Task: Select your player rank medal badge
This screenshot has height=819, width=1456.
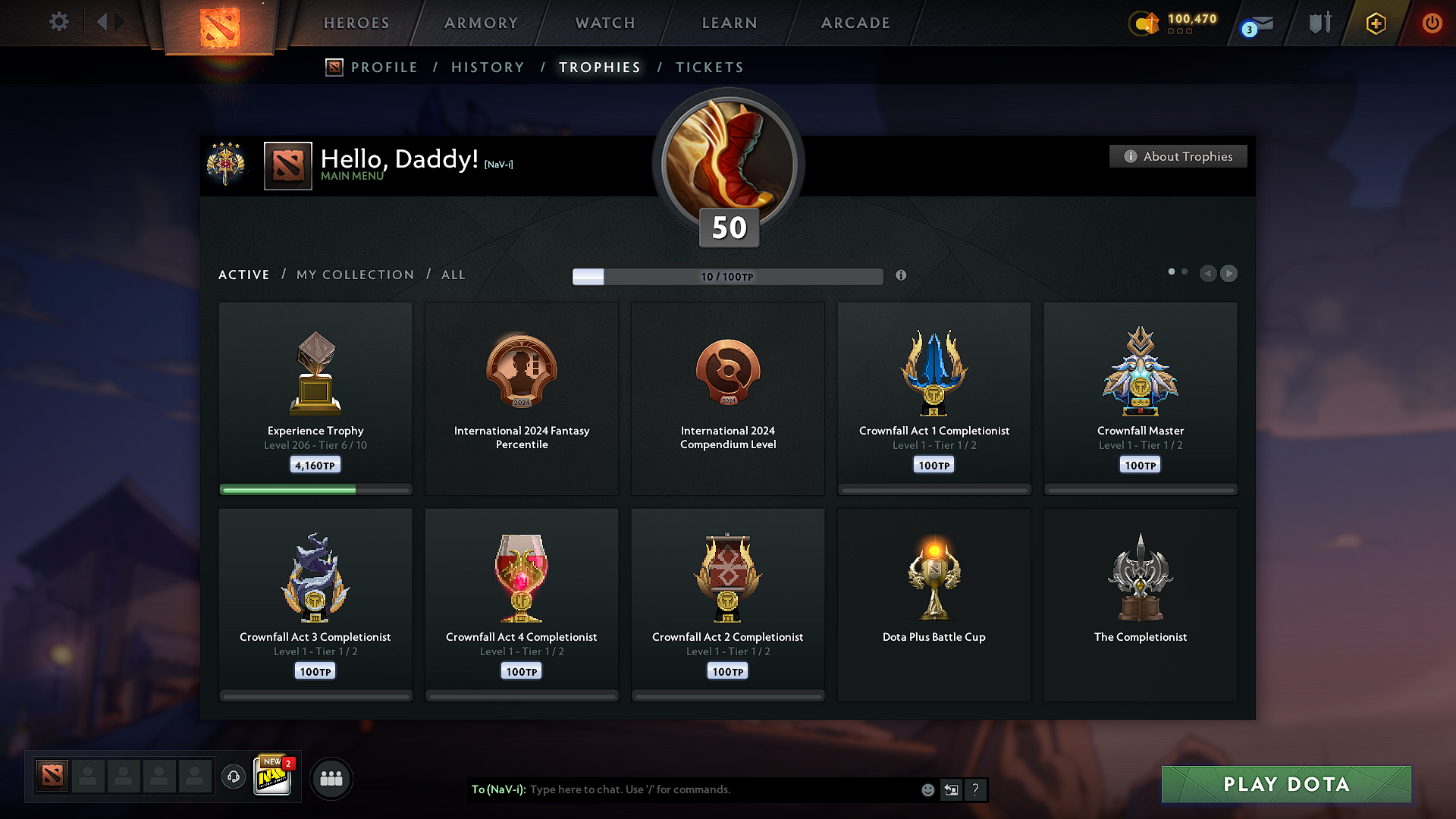Action: (227, 164)
